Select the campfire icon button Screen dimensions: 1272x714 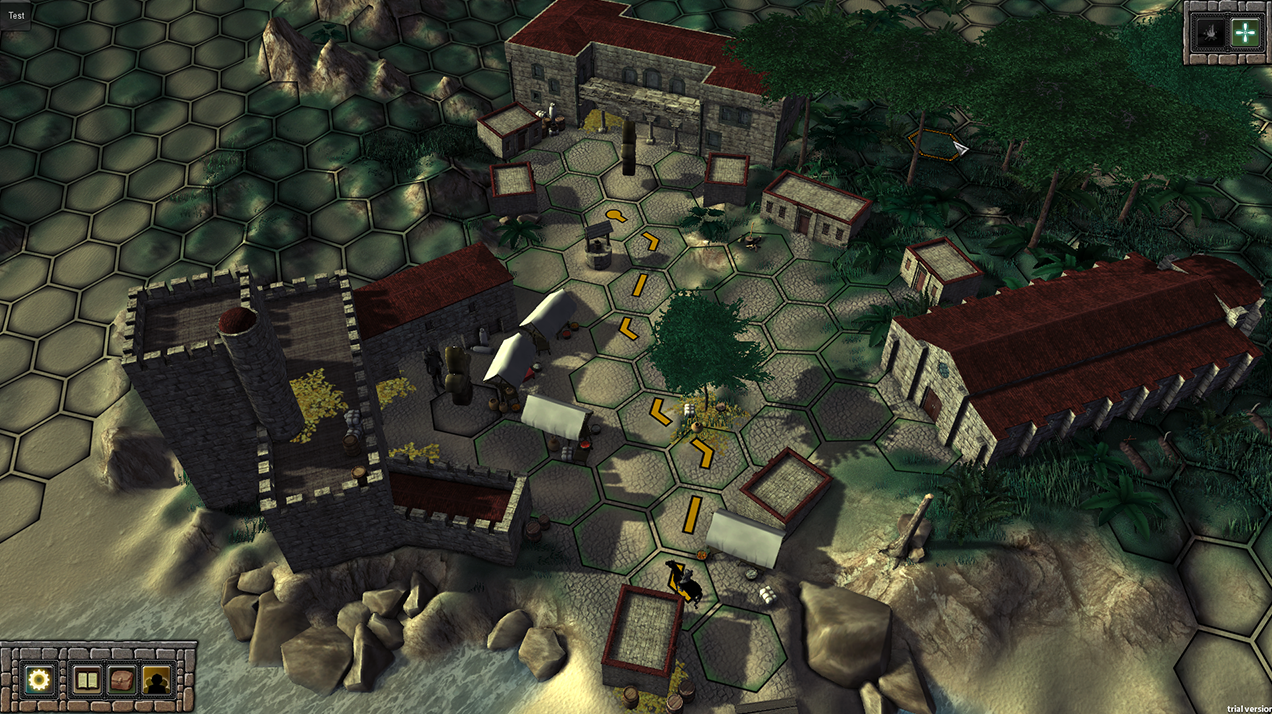(1210, 33)
